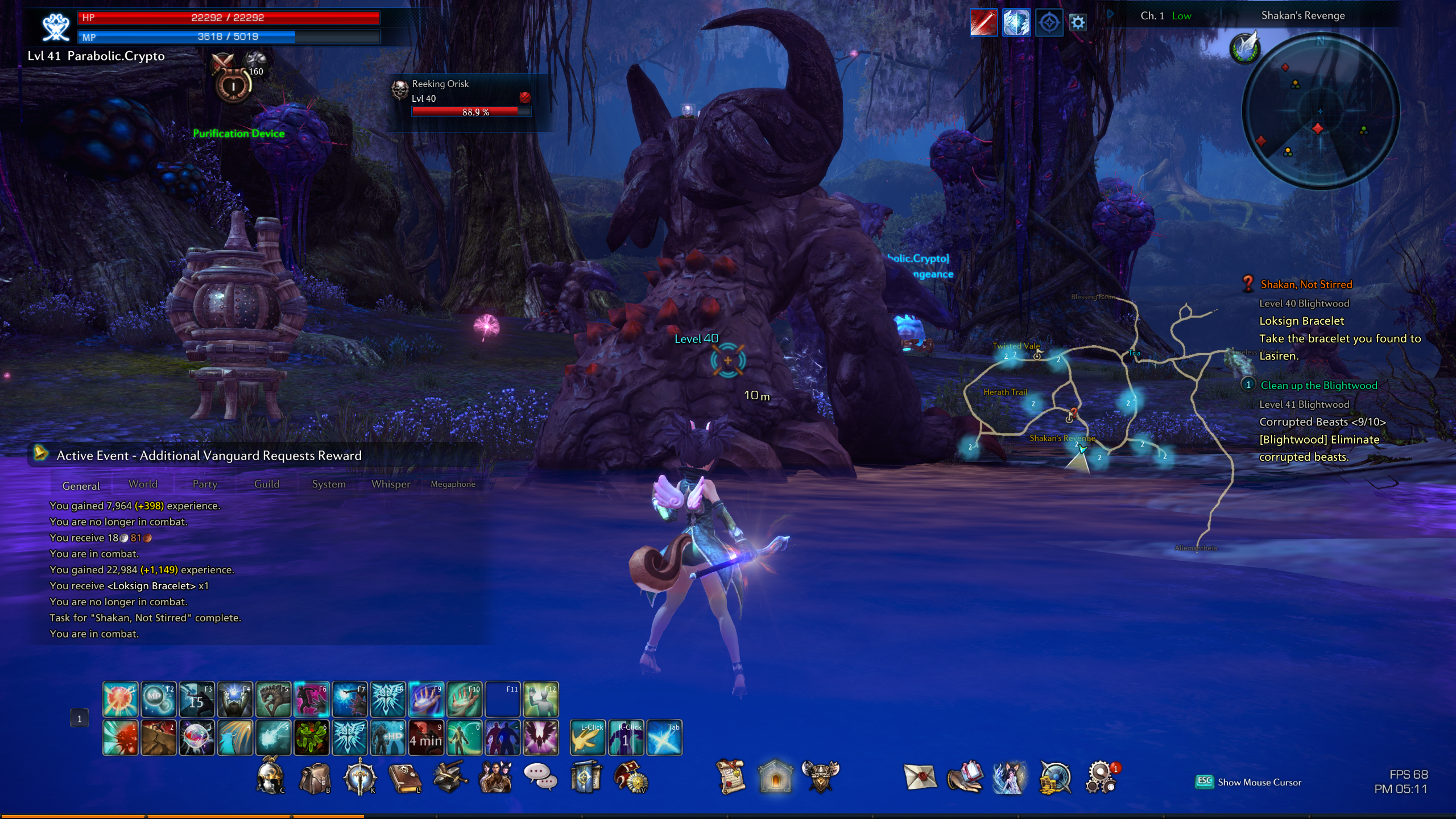Image resolution: width=1456 pixels, height=819 pixels.
Task: Open the crafting anvil icon
Action: [x=450, y=777]
